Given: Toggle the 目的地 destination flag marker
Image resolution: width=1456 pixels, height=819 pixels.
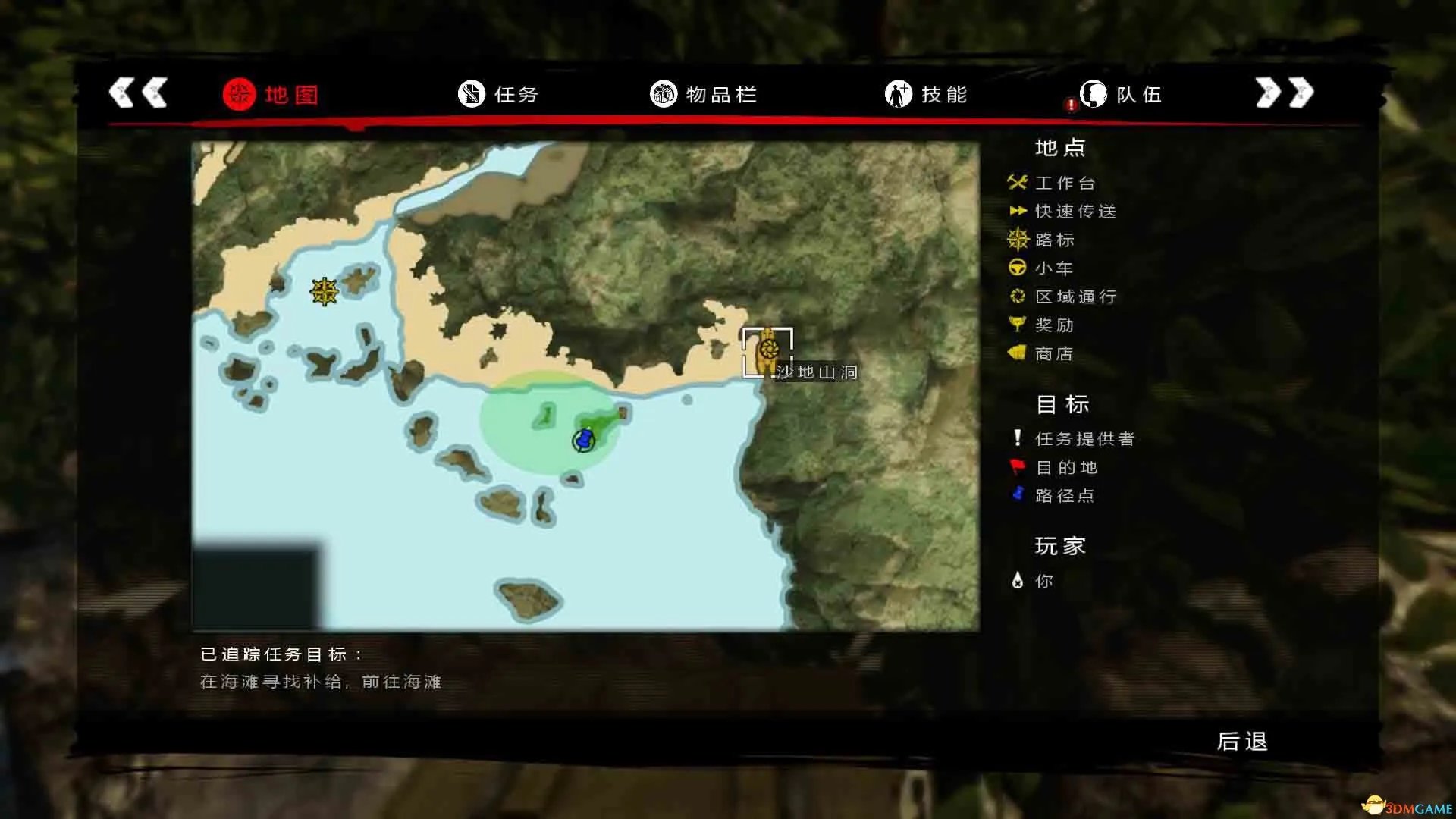Looking at the screenshot, I should 1017,467.
